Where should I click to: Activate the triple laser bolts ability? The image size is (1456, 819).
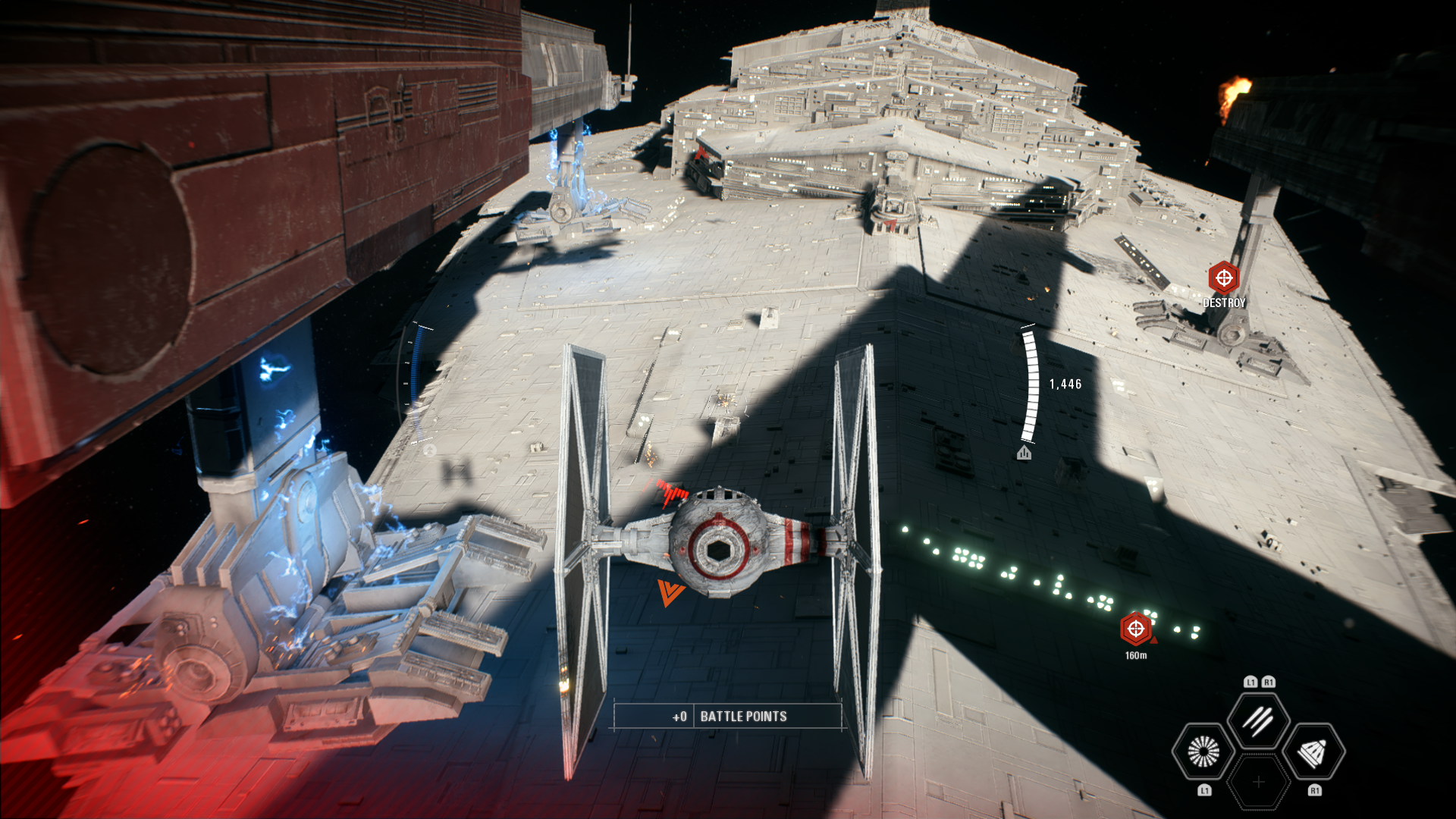[1258, 721]
